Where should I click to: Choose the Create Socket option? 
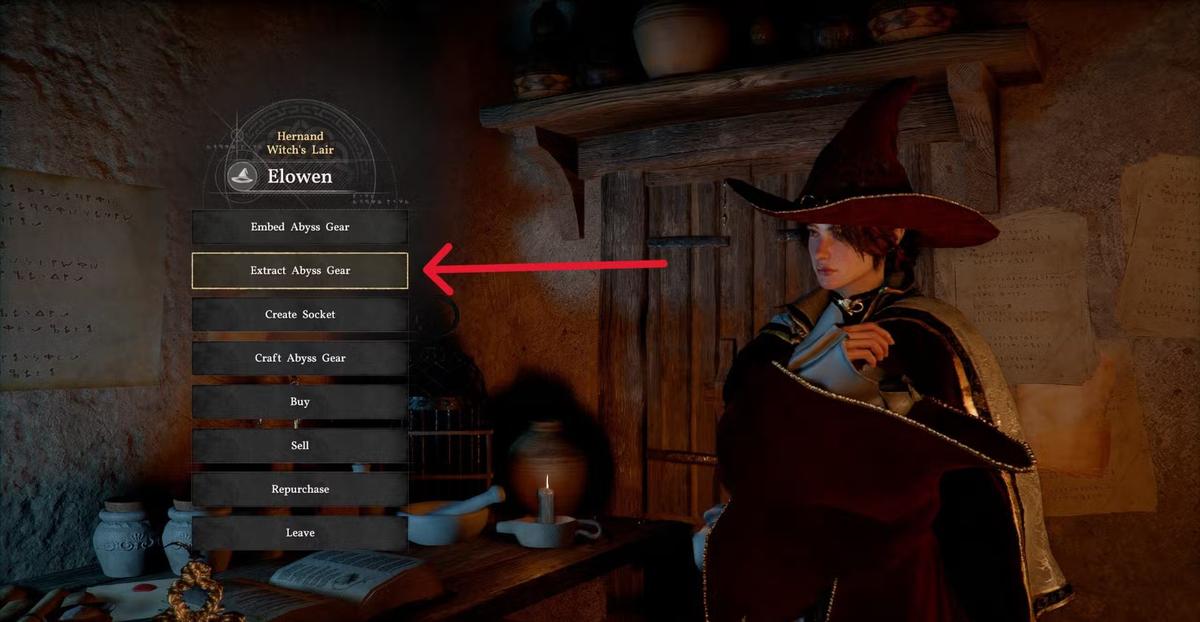click(300, 314)
